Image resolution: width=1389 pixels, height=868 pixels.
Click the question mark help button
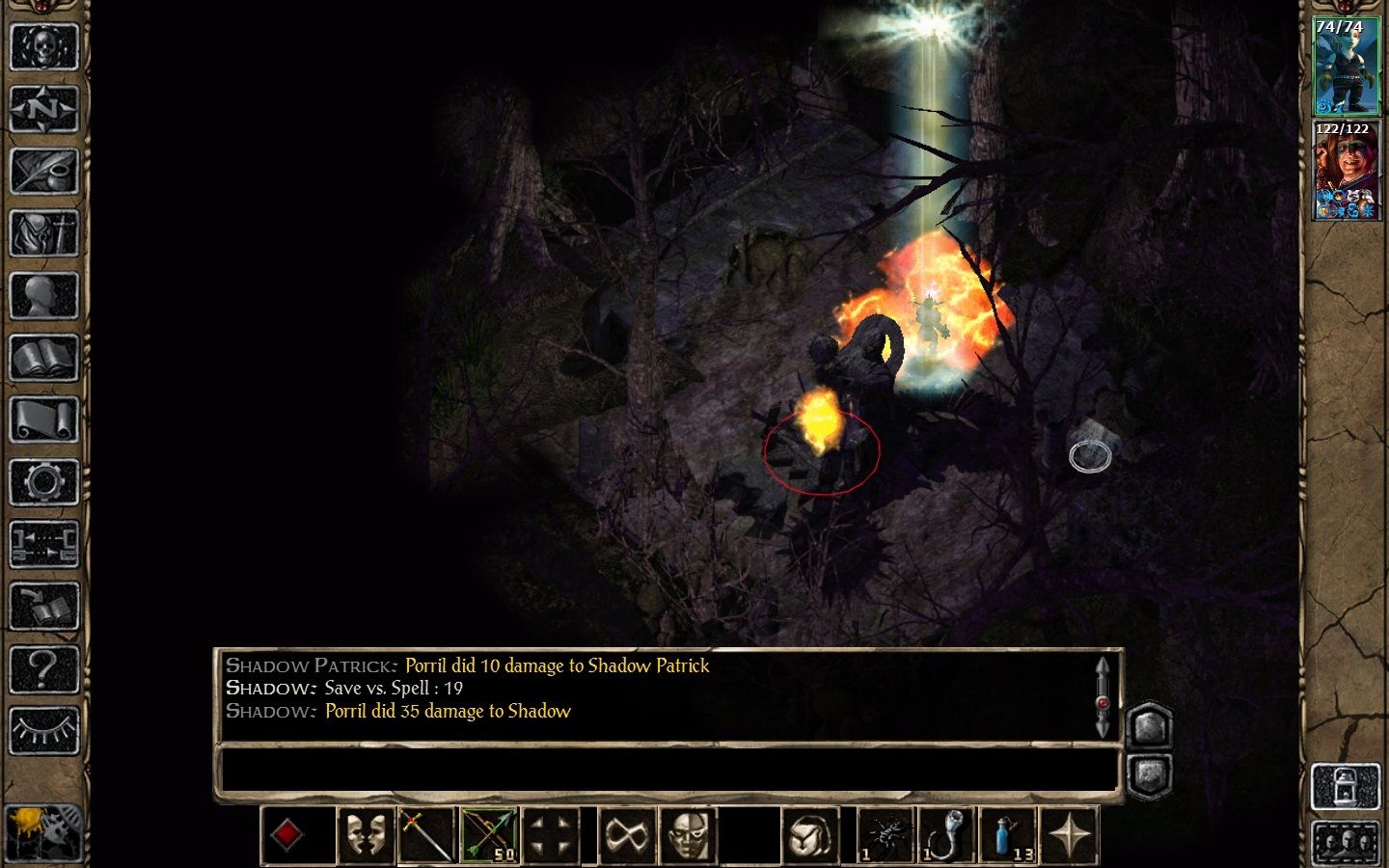pos(43,669)
